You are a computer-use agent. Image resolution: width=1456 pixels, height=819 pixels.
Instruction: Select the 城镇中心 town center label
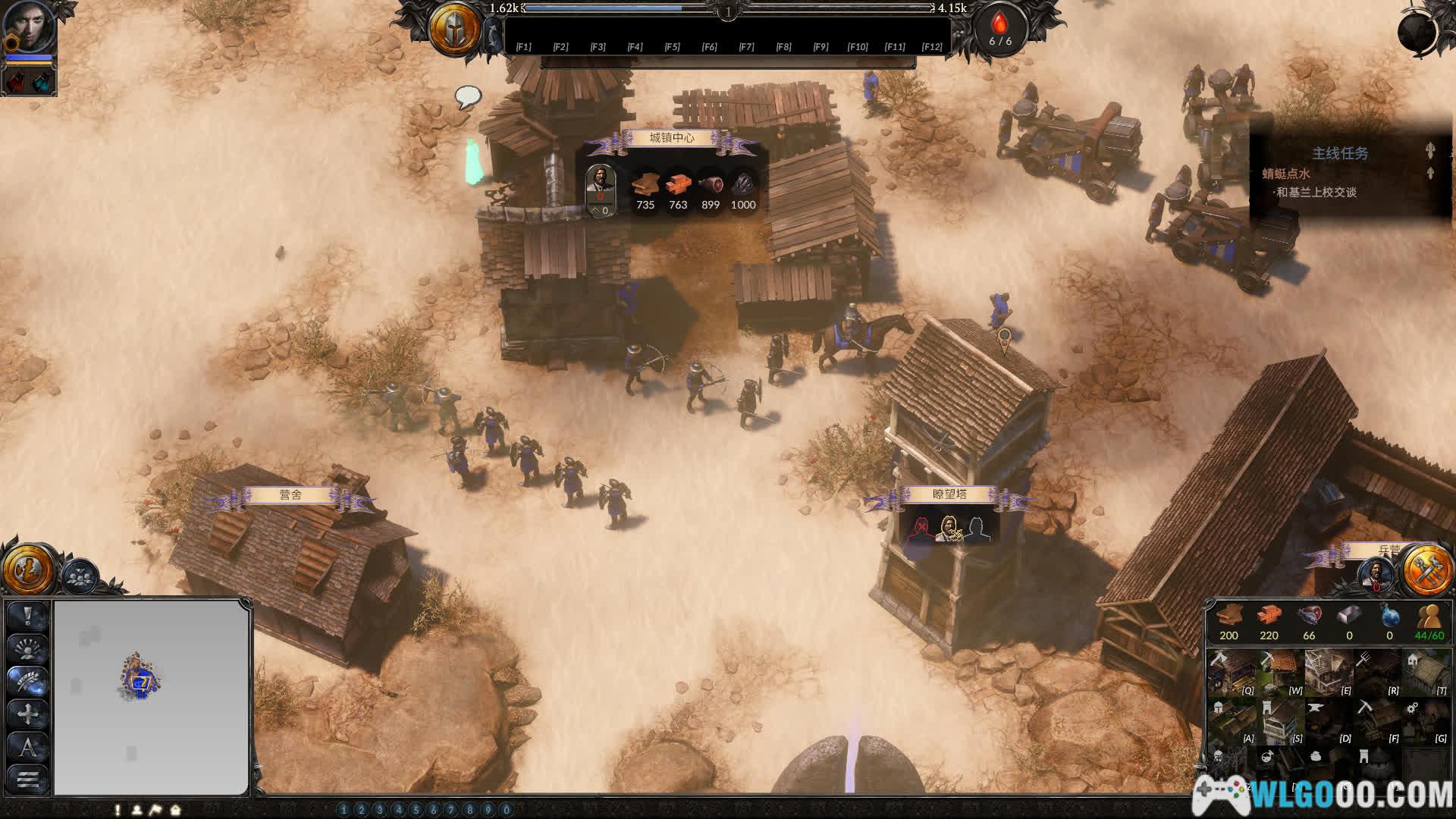coord(672,138)
